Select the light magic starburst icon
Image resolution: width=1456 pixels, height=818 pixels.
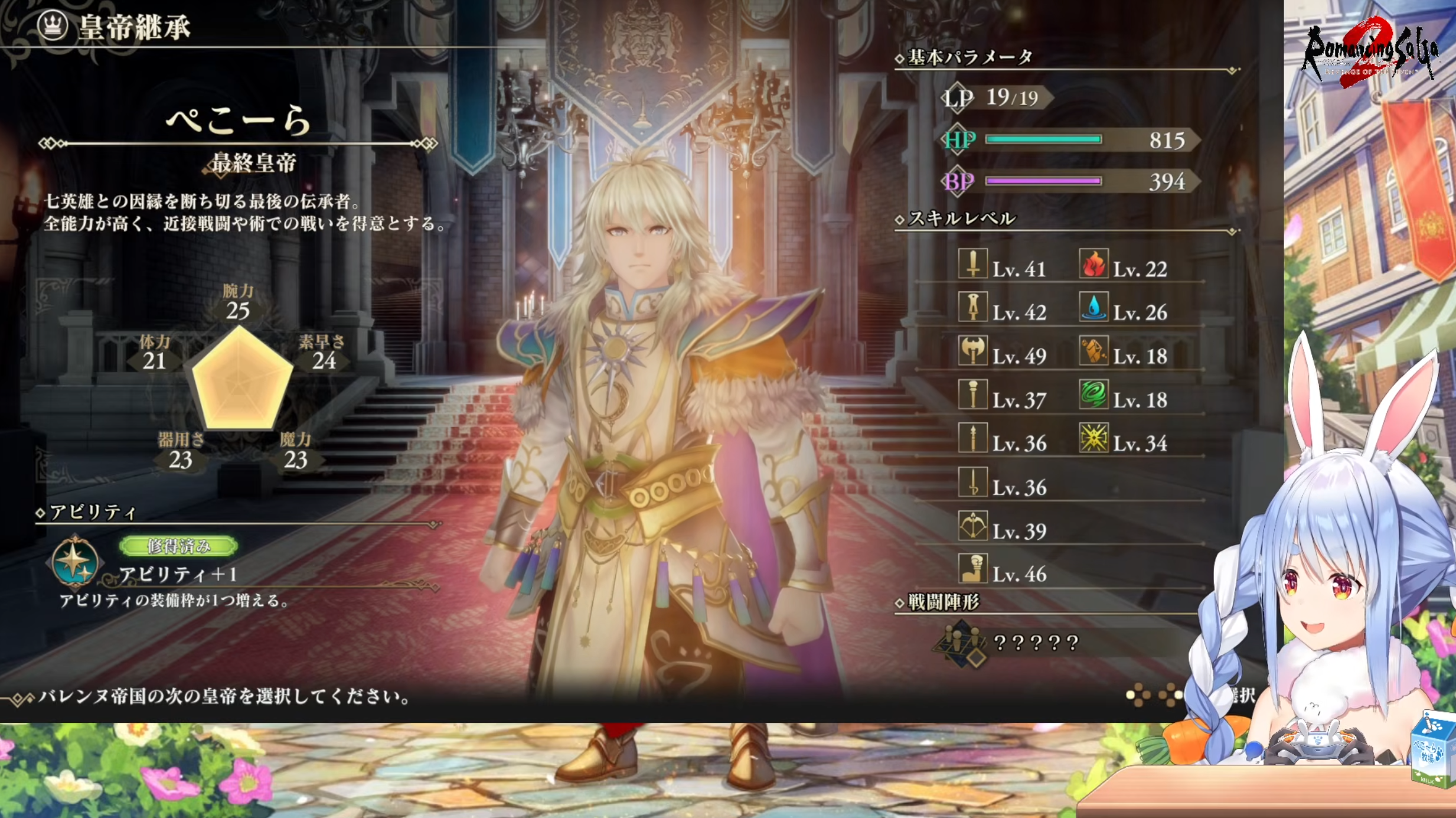coord(1093,438)
